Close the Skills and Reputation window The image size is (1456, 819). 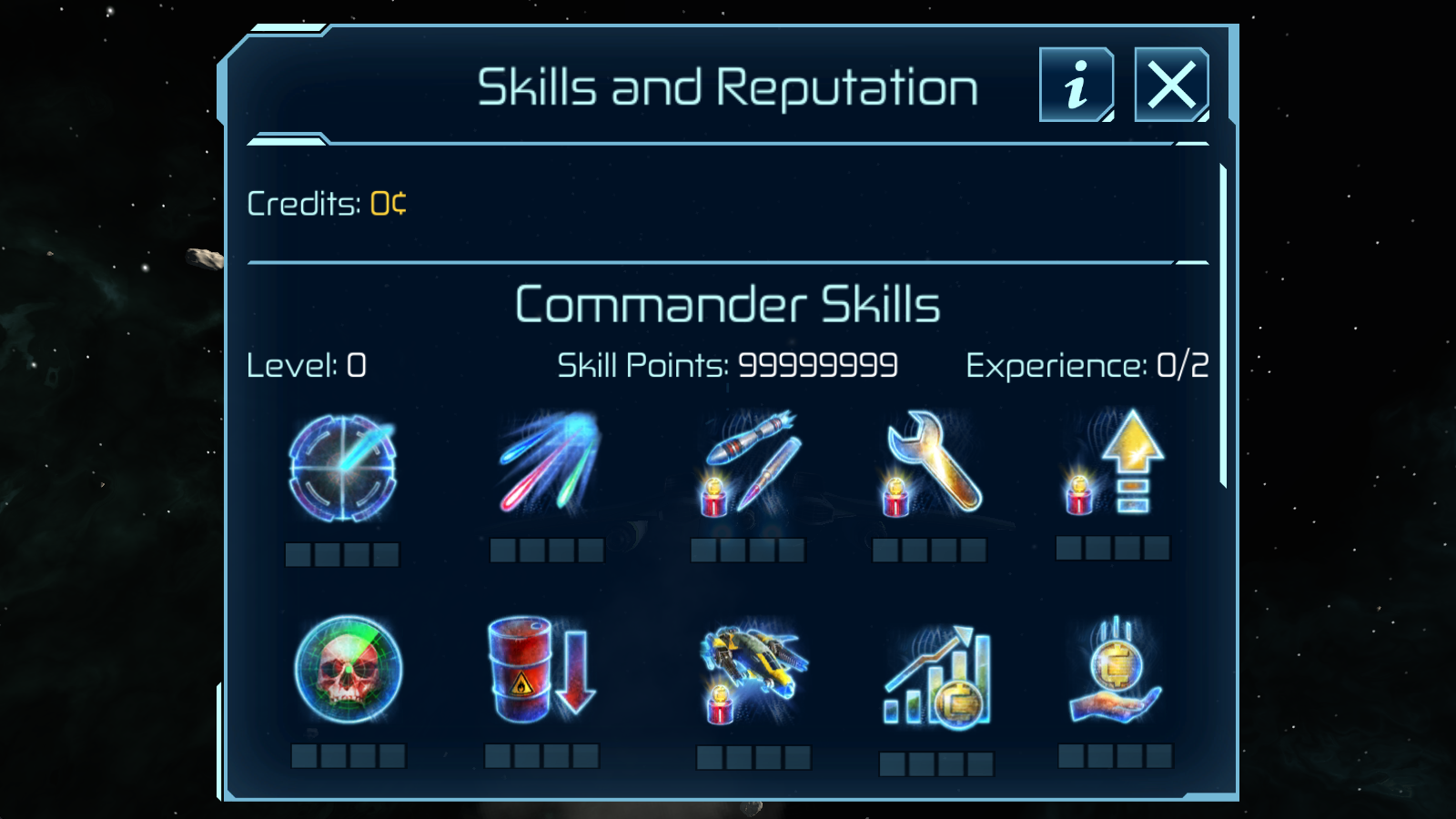(1171, 85)
